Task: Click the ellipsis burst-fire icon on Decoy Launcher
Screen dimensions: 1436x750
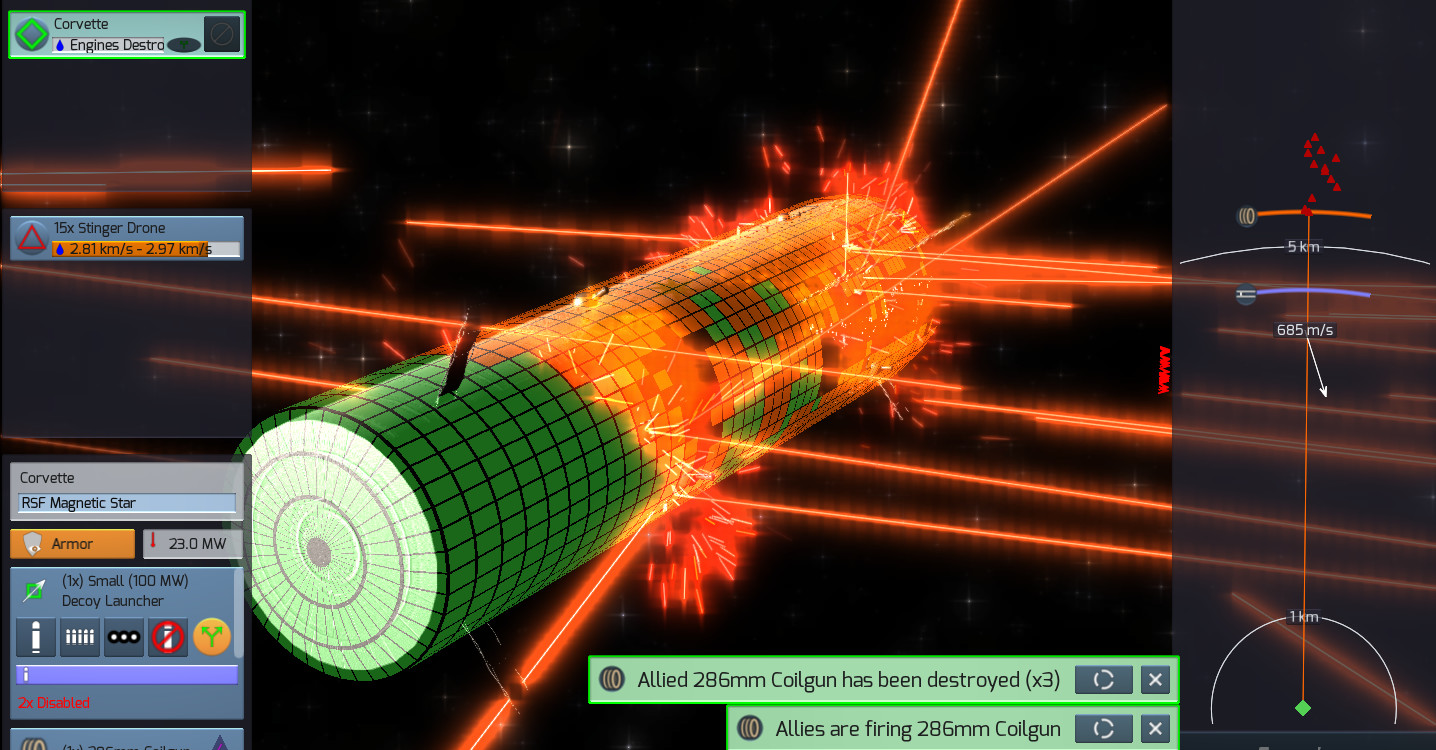Action: click(124, 637)
